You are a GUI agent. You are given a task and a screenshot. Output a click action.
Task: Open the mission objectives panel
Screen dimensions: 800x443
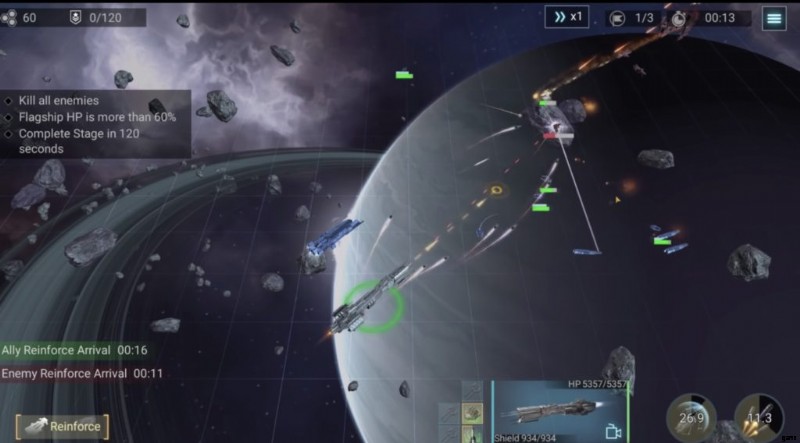[x=95, y=124]
